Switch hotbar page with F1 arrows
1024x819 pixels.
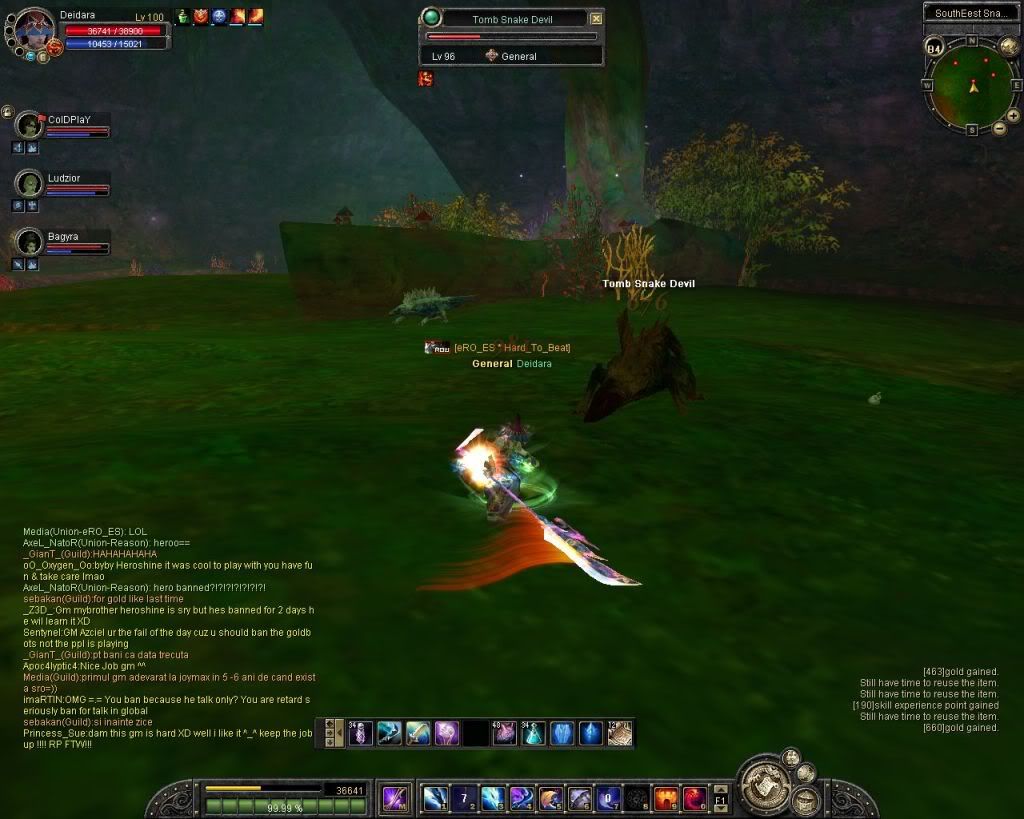tap(721, 799)
